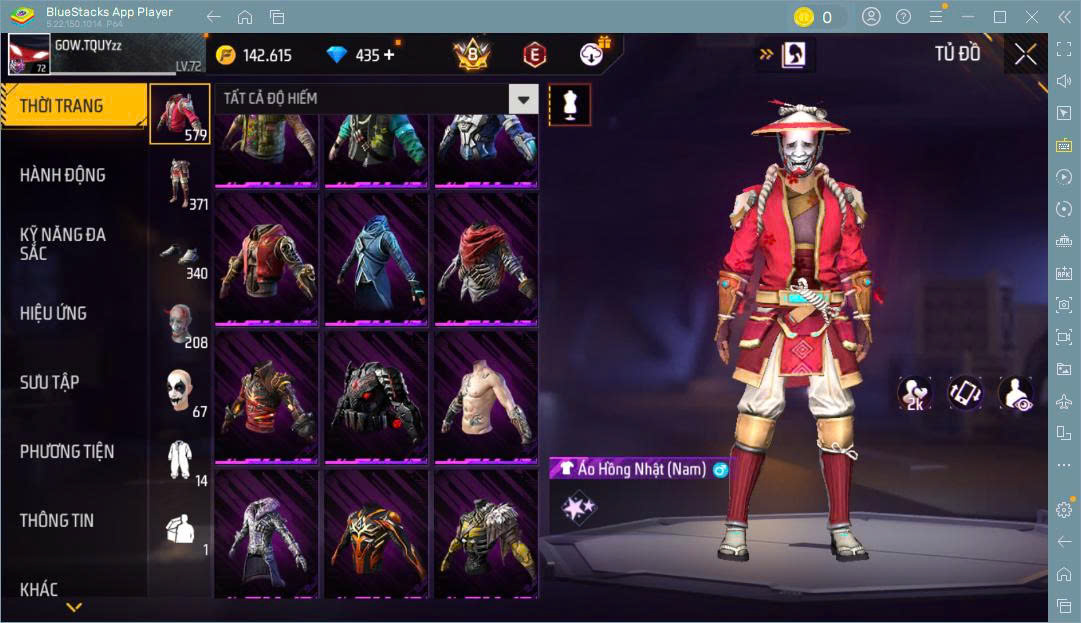Open the gold coin balance
This screenshot has height=623, width=1081.
pyautogui.click(x=254, y=55)
